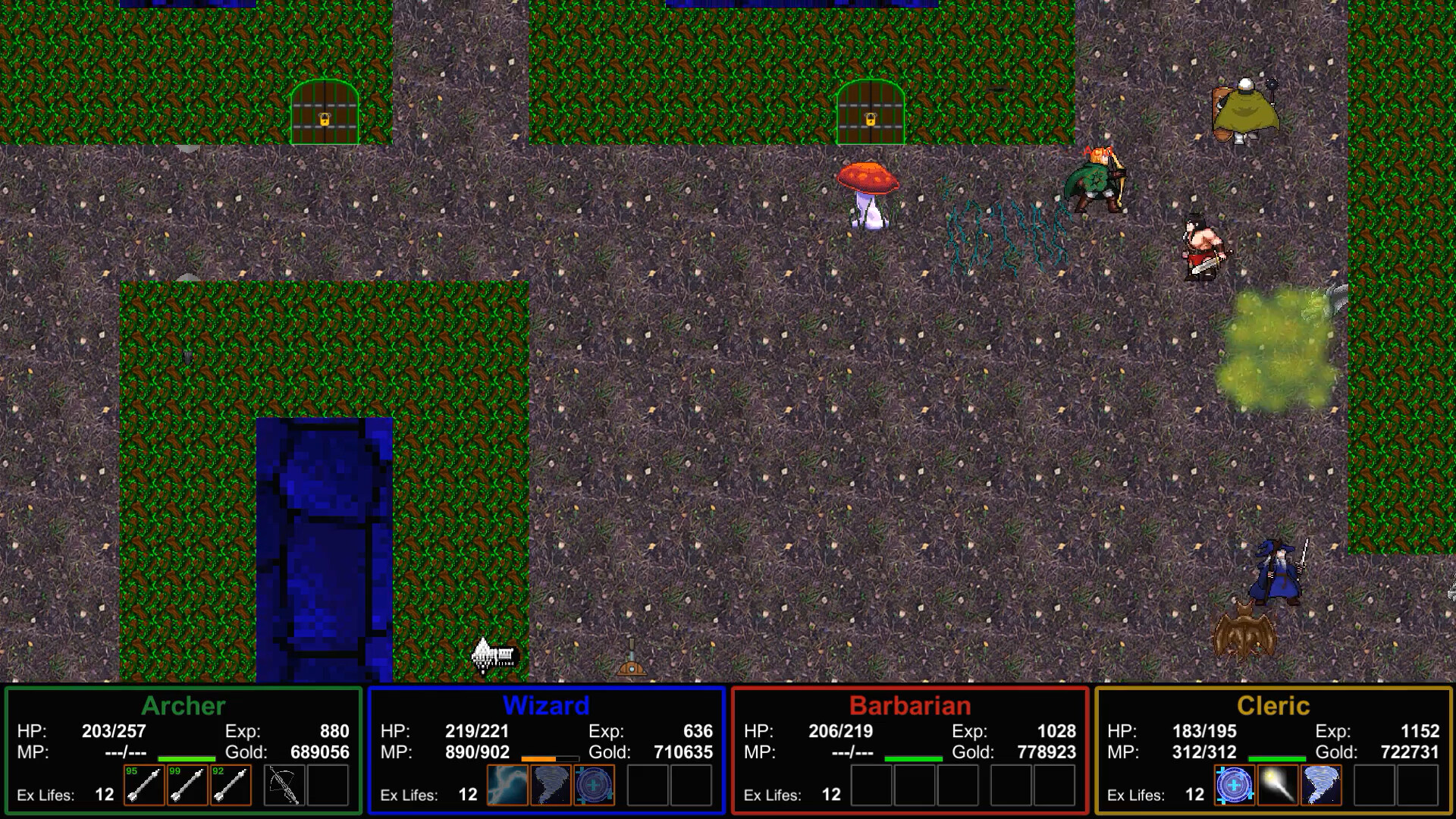This screenshot has width=1456, height=819.
Task: Select the arrow quiver showing 92 count
Action: pyautogui.click(x=230, y=786)
